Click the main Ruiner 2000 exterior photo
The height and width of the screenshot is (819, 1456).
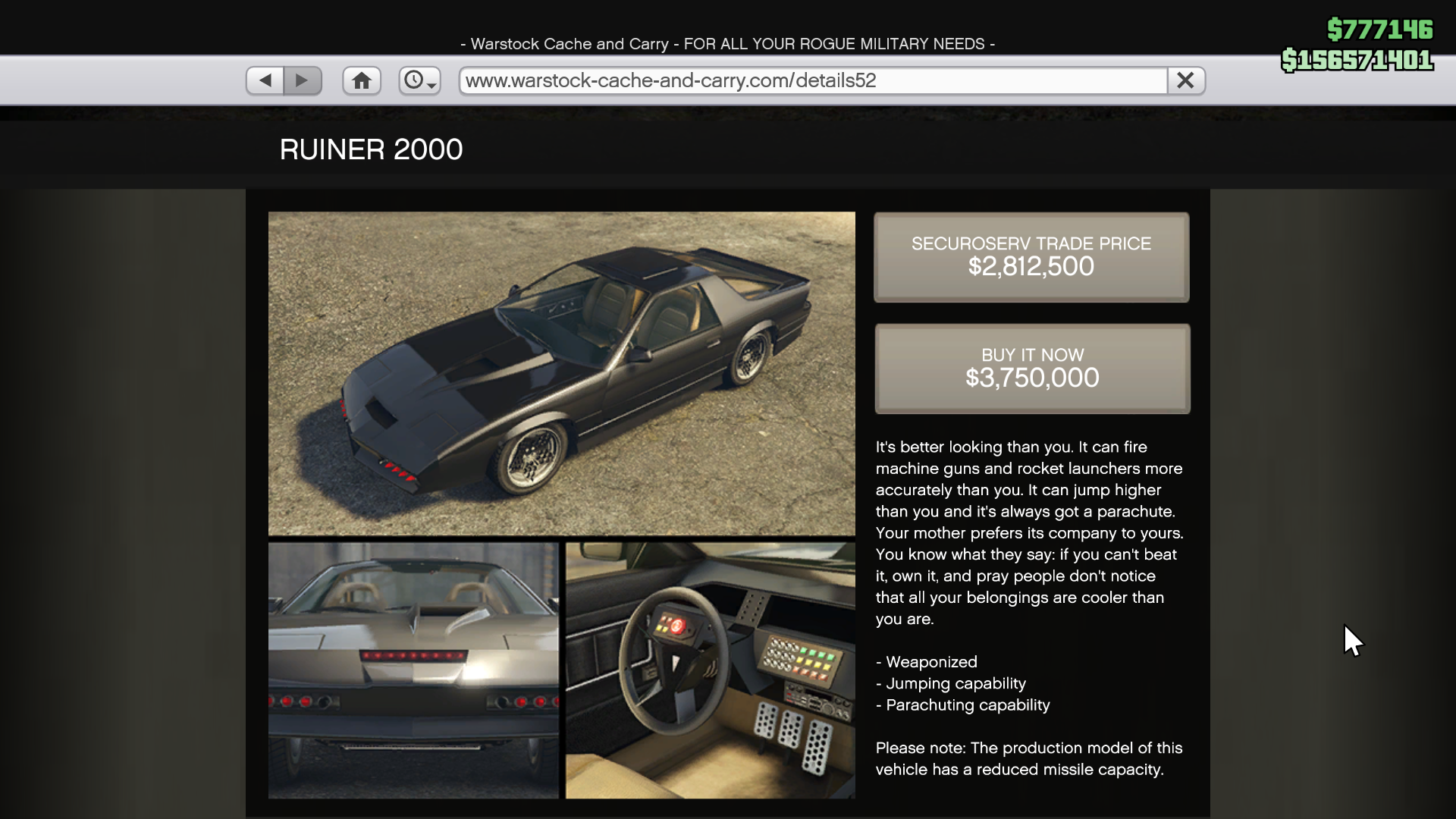[x=560, y=373]
